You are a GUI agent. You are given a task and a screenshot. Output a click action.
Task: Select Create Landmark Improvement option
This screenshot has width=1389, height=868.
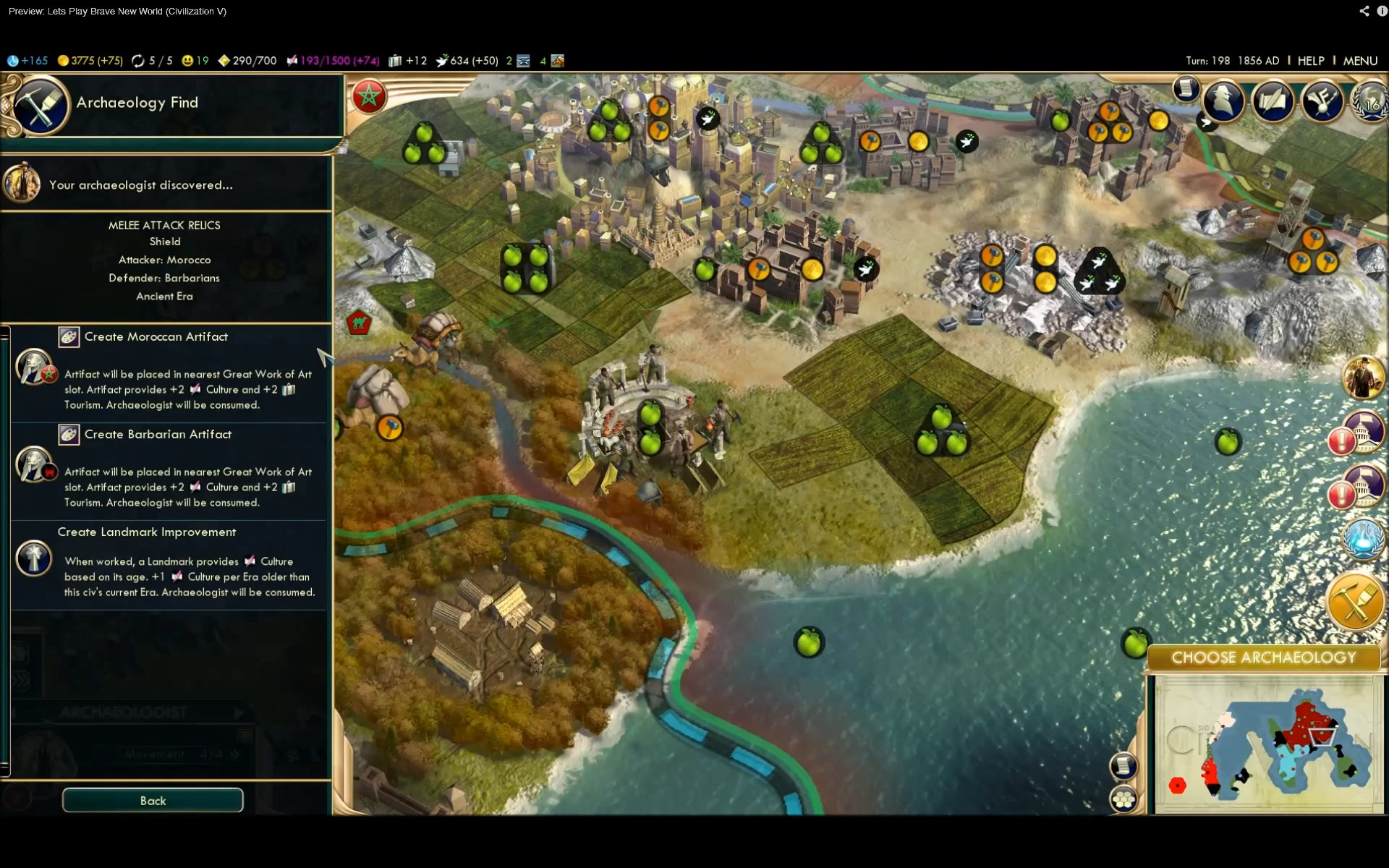coord(146,532)
